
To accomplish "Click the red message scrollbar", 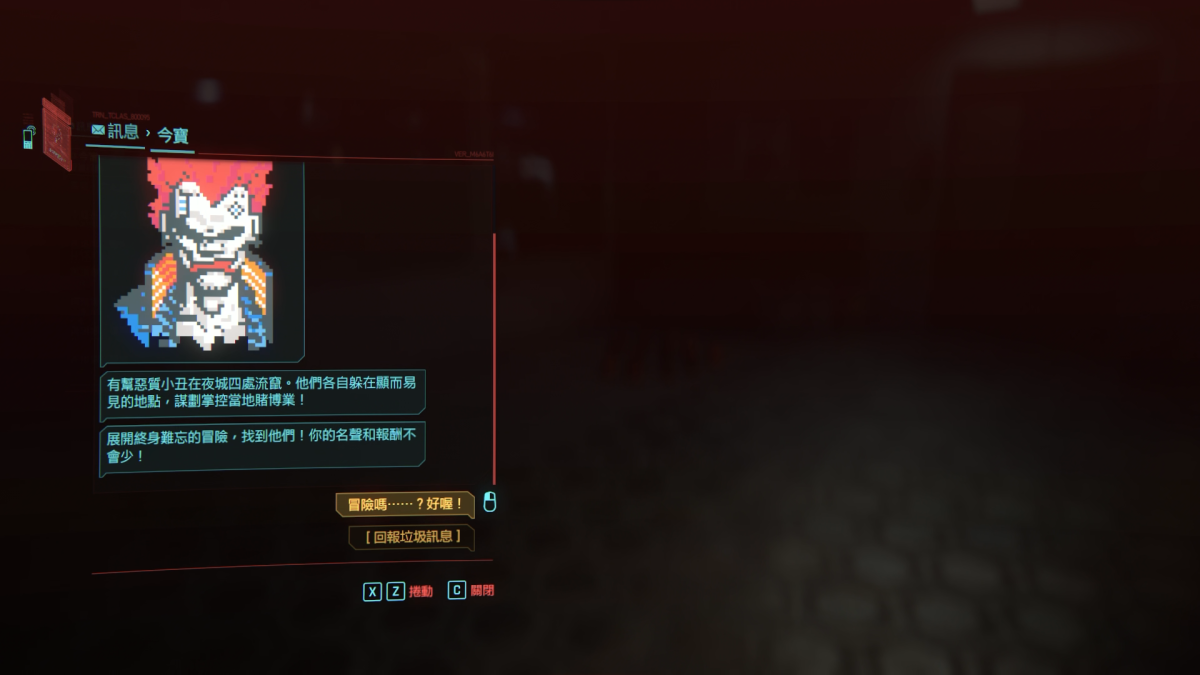I will point(494,358).
